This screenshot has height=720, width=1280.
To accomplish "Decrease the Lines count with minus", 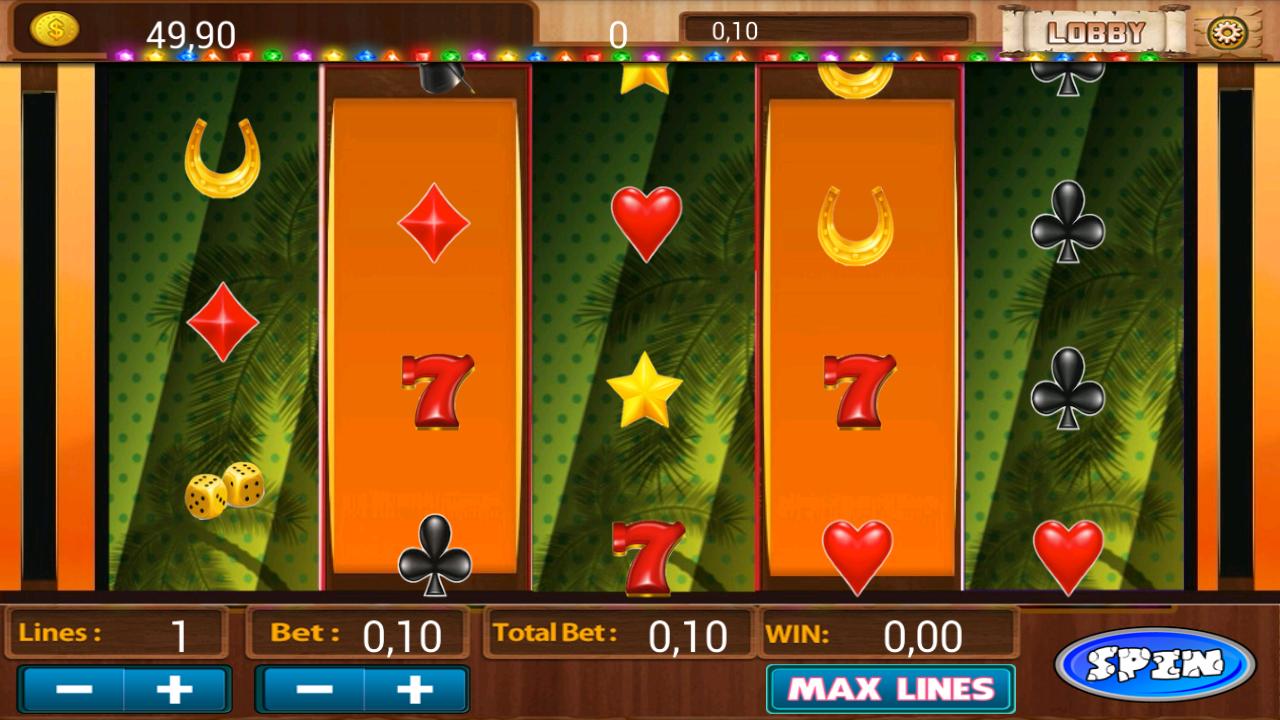I will [x=74, y=687].
